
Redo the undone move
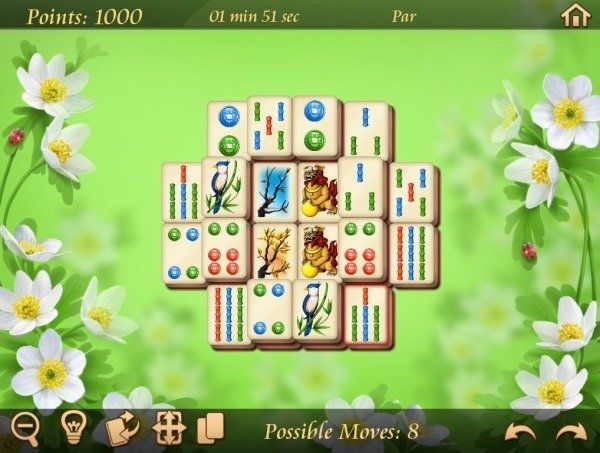pos(571,431)
